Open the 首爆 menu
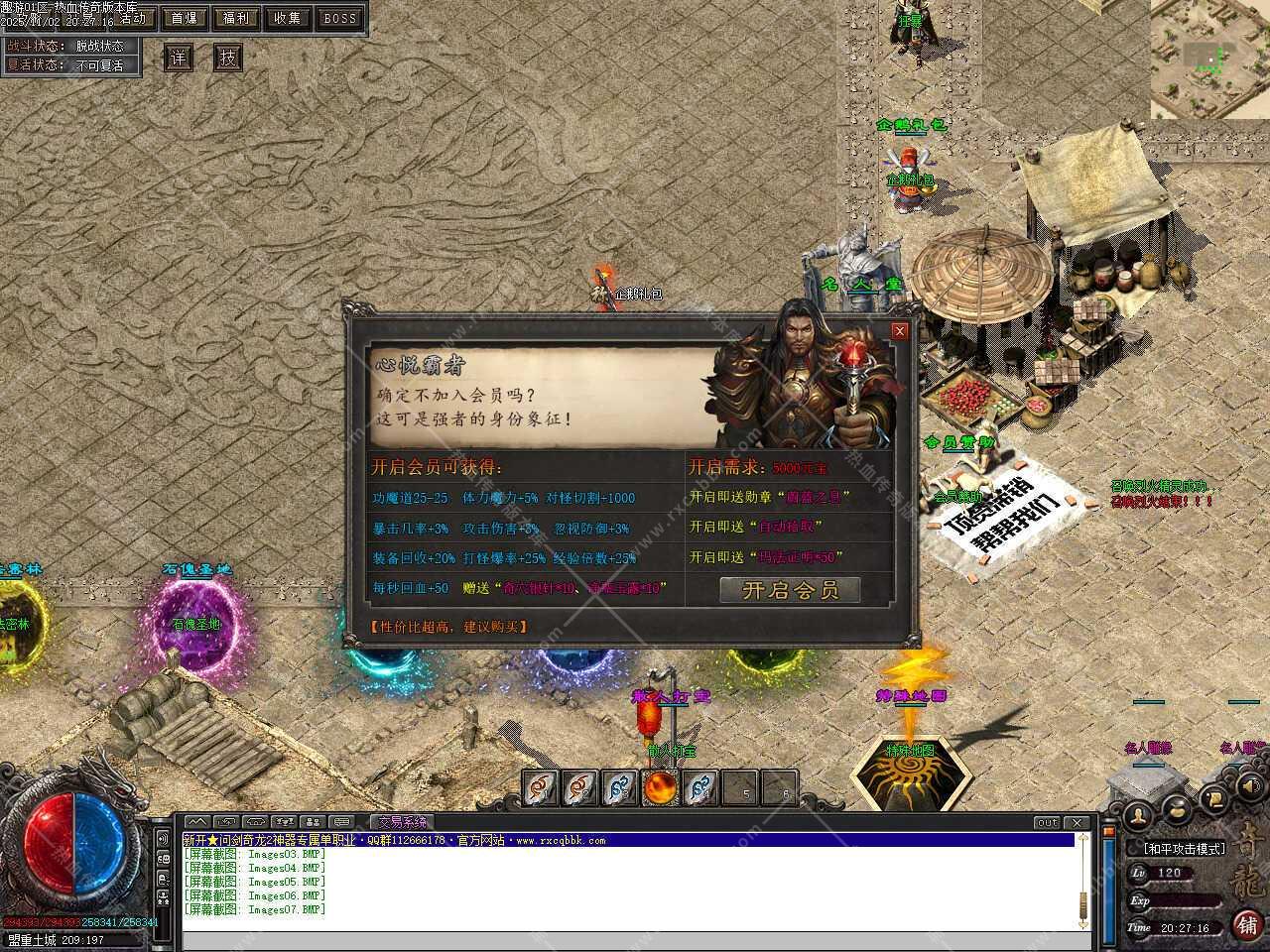This screenshot has width=1270, height=952. [185, 18]
